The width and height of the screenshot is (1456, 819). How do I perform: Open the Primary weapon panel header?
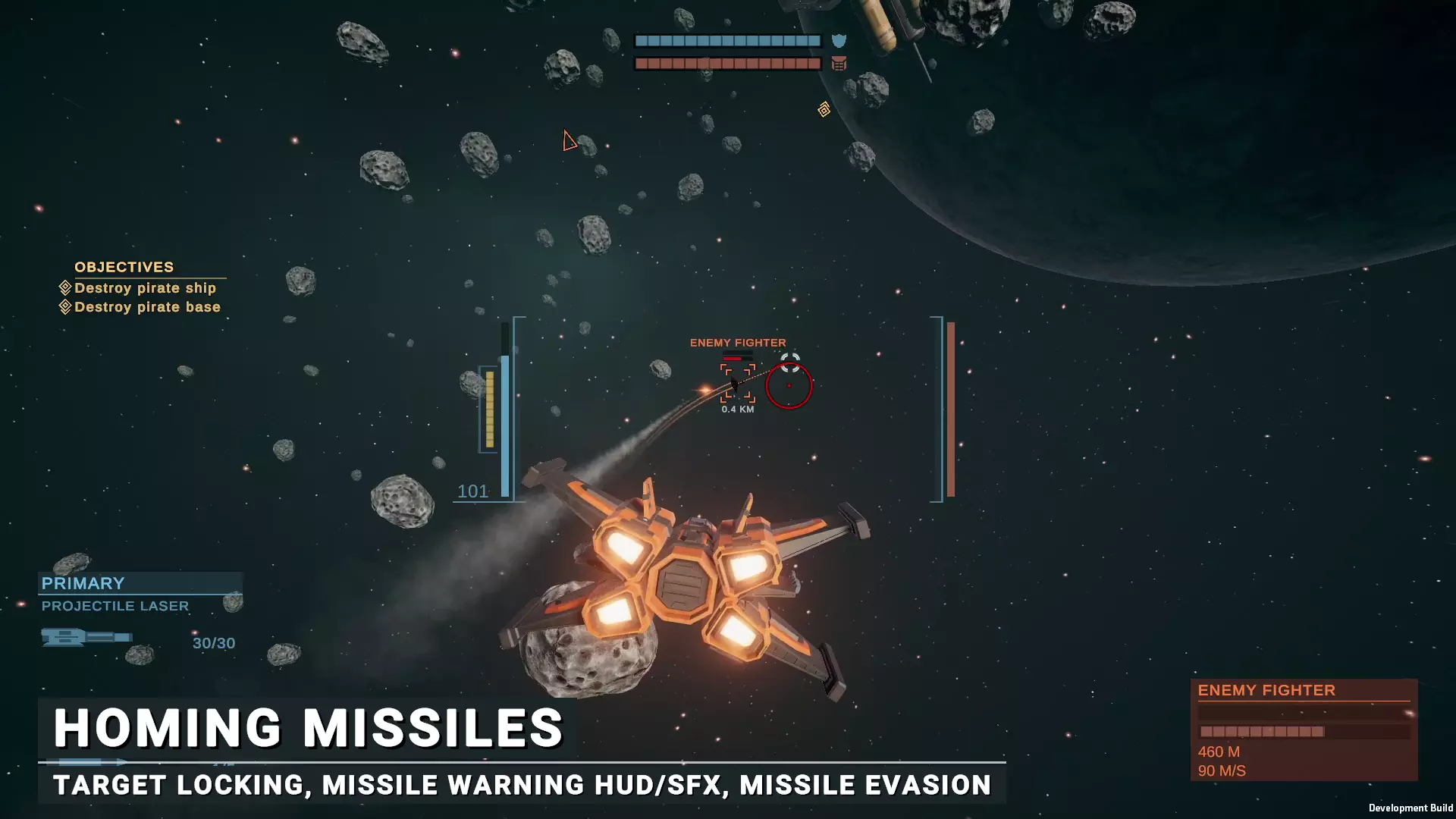pos(83,583)
